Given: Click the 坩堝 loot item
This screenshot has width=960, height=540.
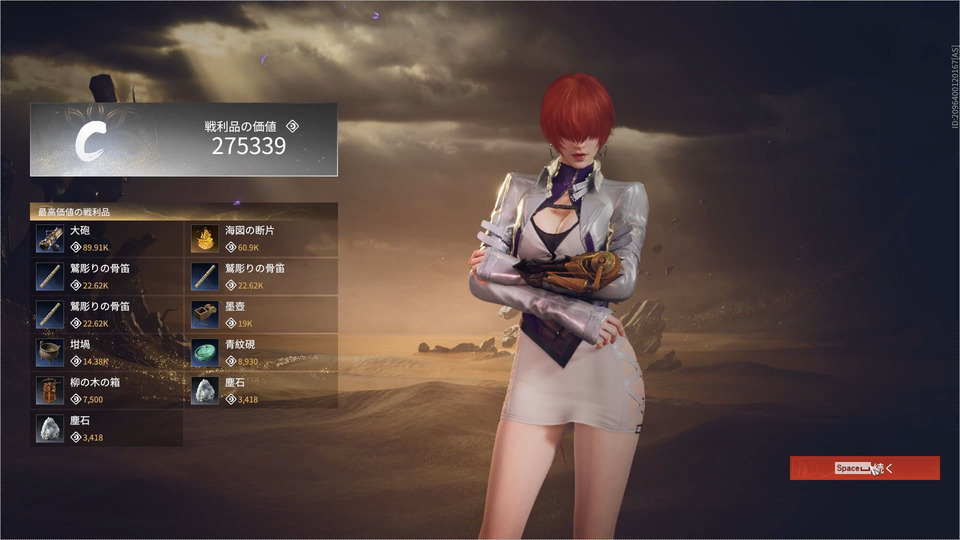Looking at the screenshot, I should point(108,352).
